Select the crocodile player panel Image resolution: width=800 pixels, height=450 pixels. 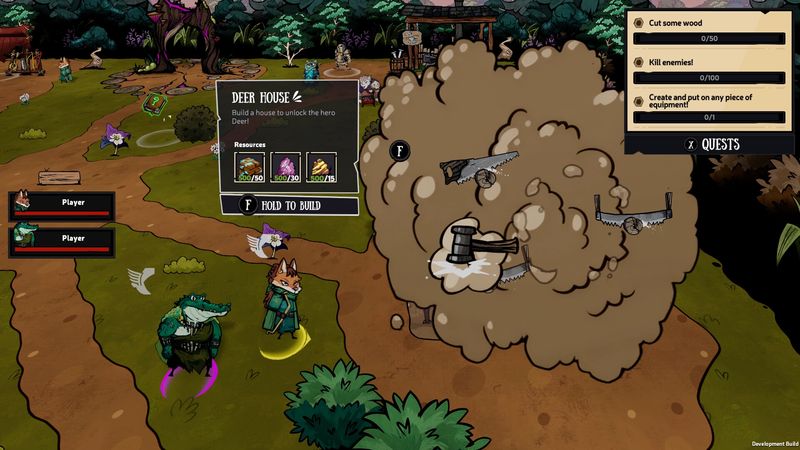(x=62, y=240)
